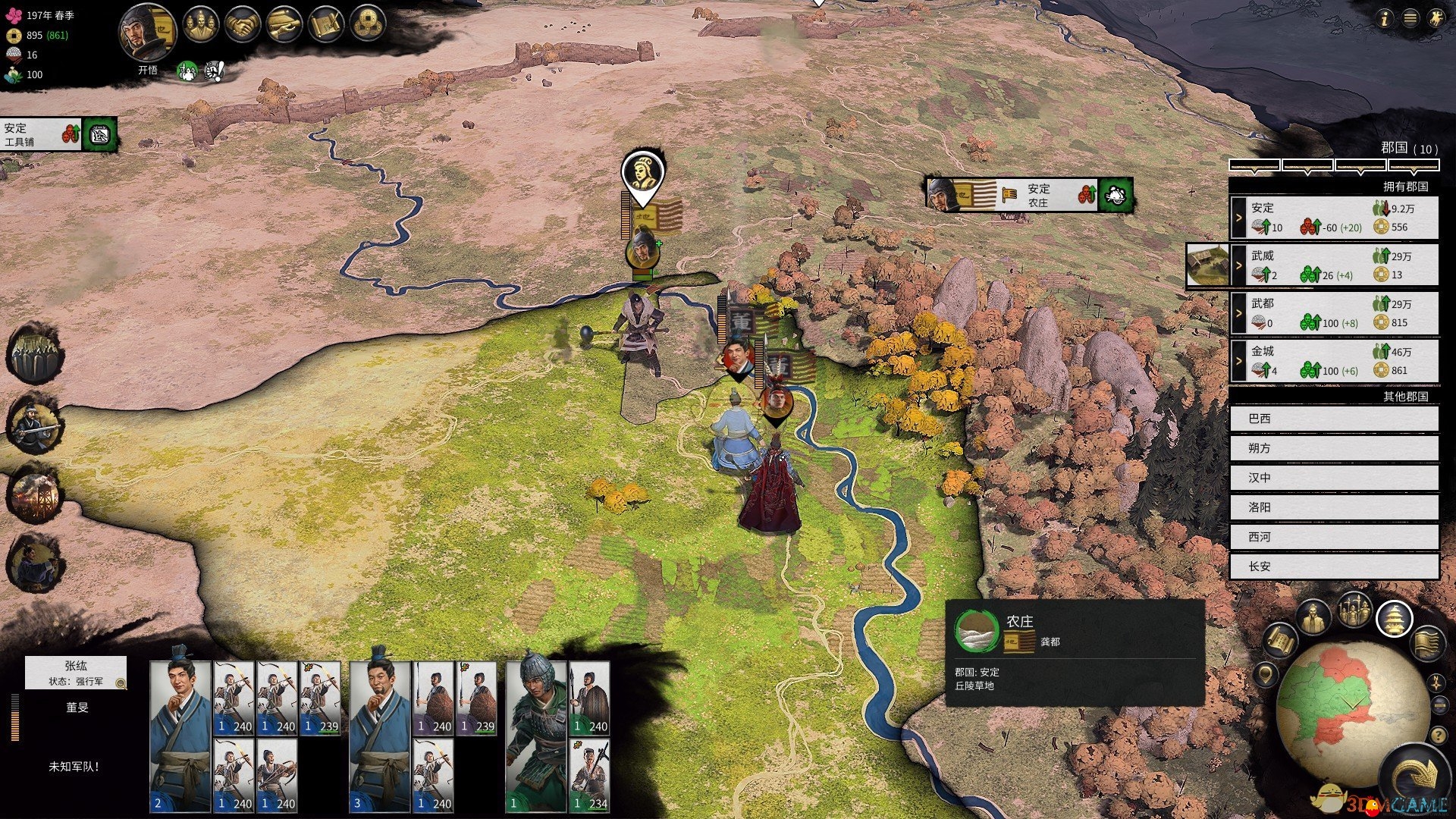Show the armies list with soldiers icon
Viewport: 1456px width, 819px height.
click(x=1354, y=610)
